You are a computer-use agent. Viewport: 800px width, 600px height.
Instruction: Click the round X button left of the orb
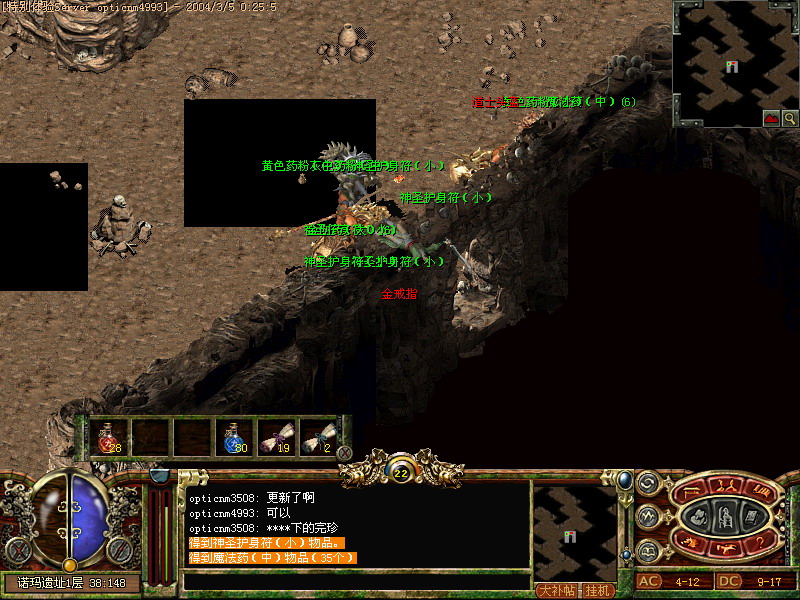click(x=19, y=549)
